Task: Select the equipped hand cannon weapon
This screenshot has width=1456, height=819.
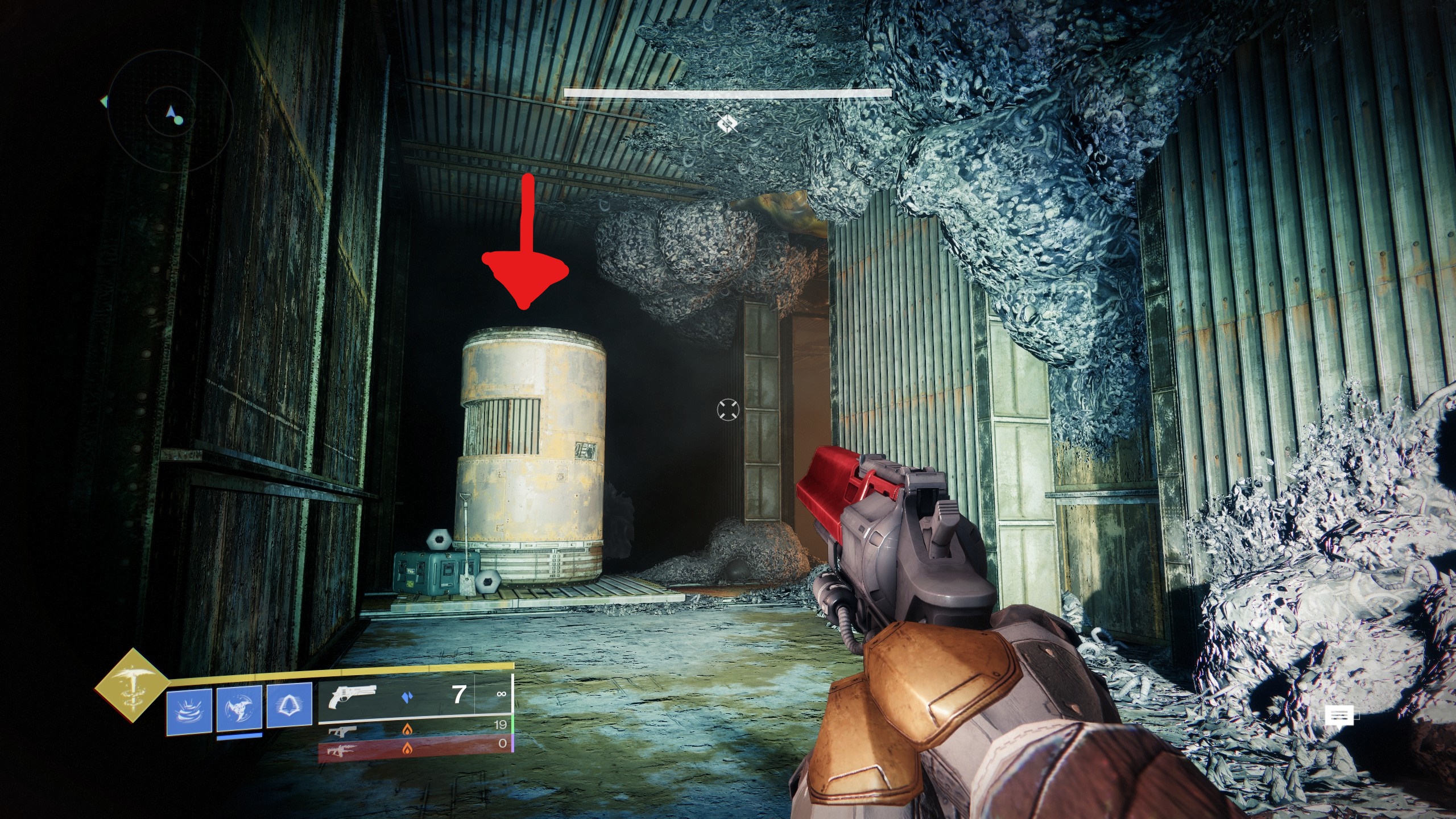Action: 415,696
